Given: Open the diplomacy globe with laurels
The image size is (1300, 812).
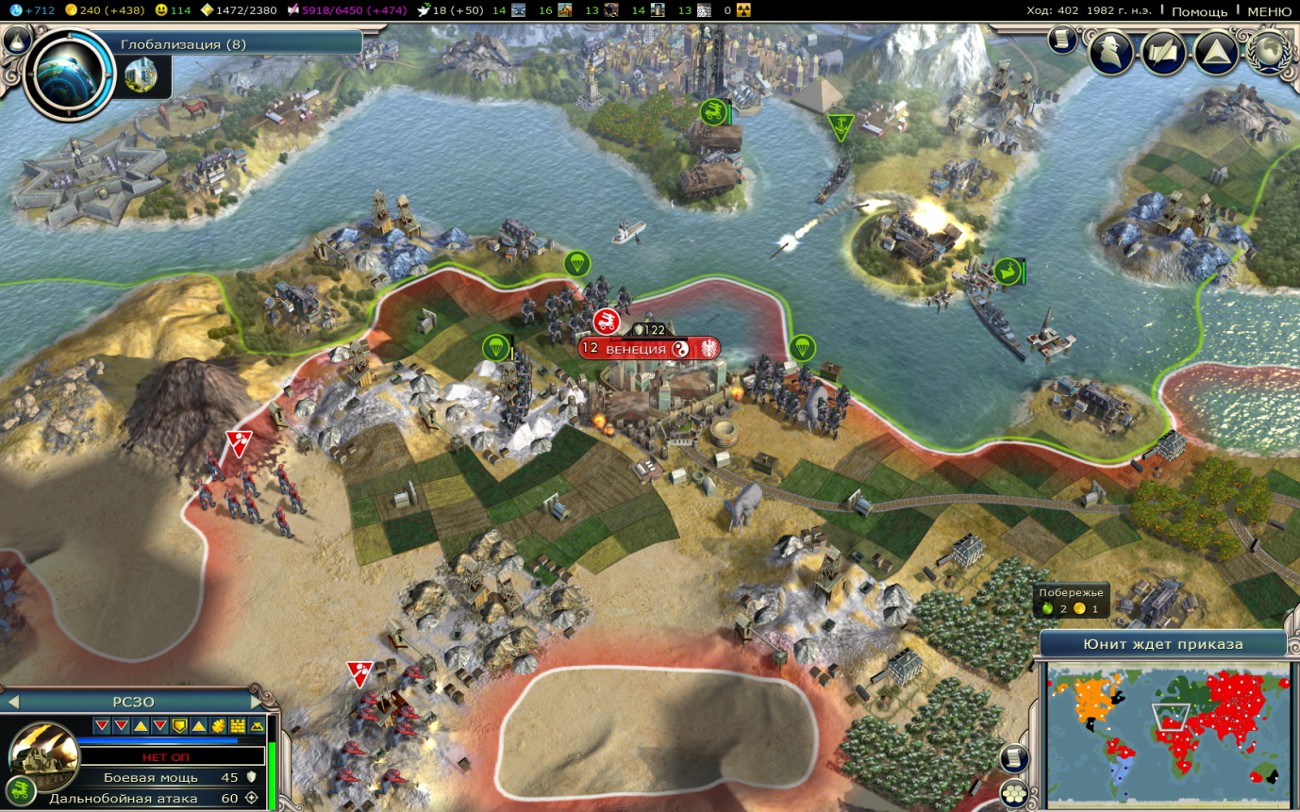Looking at the screenshot, I should 1270,53.
